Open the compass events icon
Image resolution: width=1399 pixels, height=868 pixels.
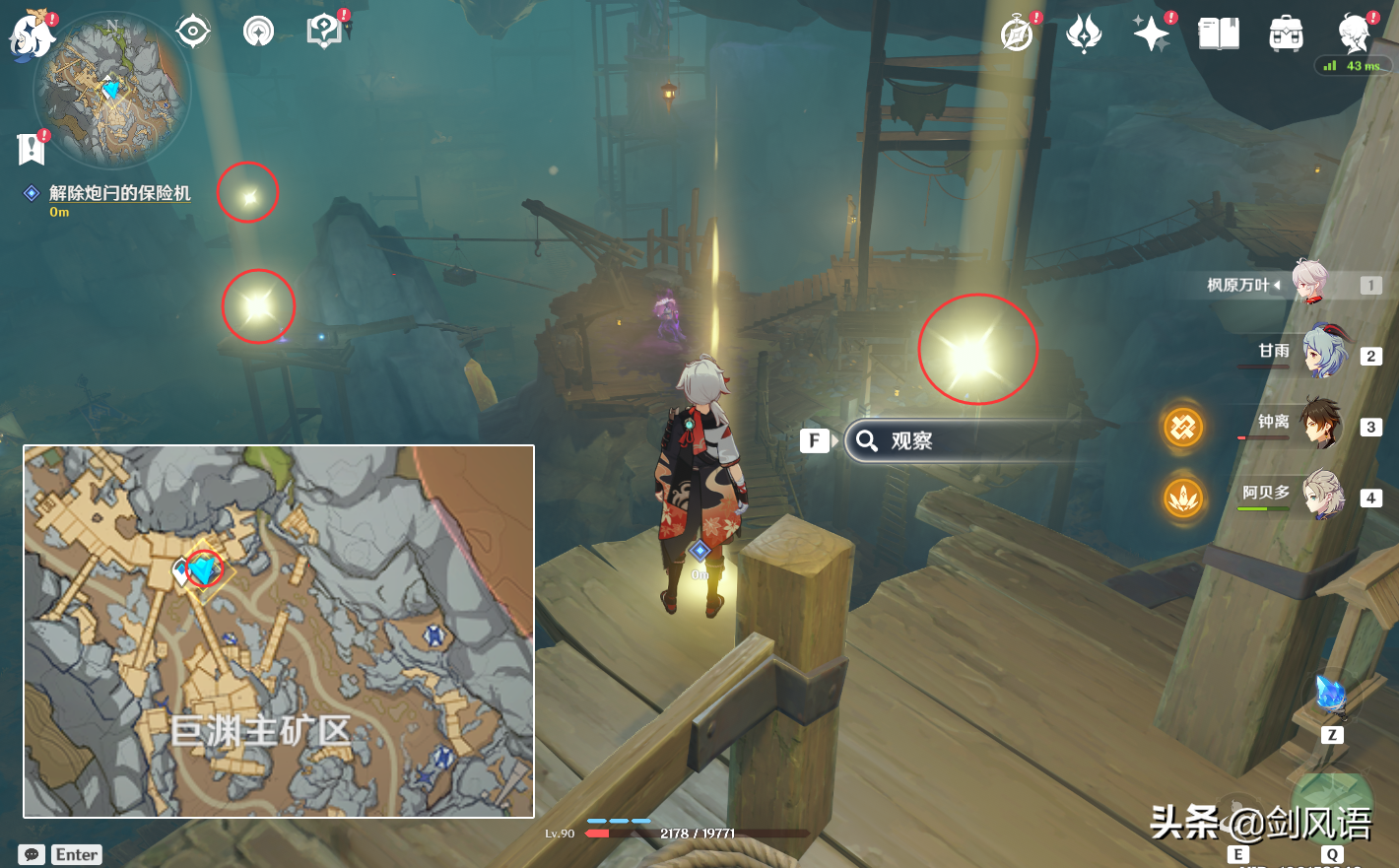(x=1017, y=34)
